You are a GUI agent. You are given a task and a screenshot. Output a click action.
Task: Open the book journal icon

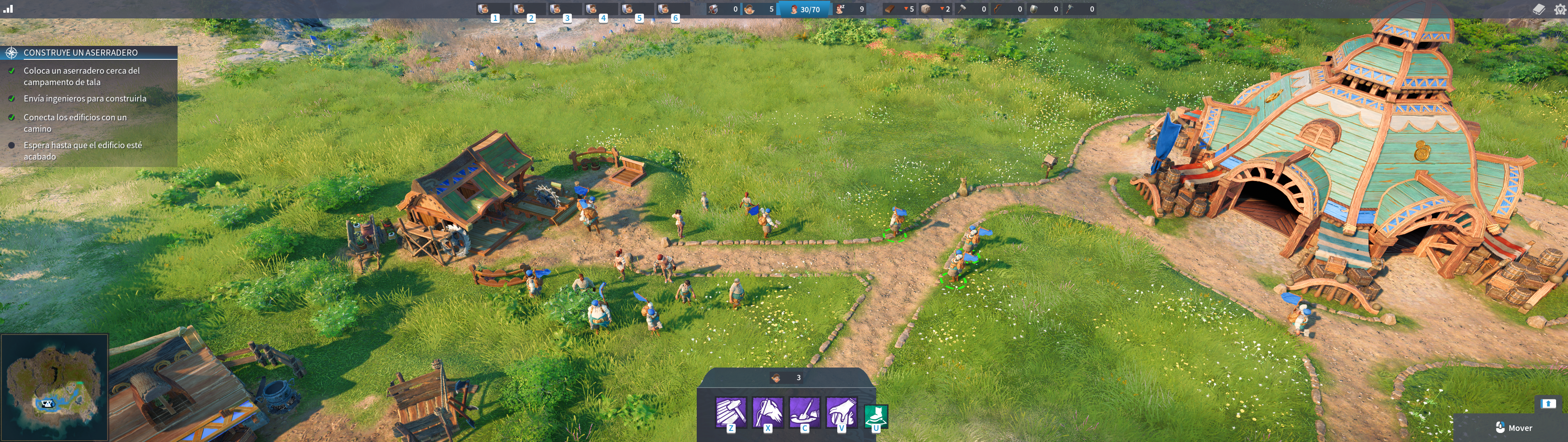1538,9
